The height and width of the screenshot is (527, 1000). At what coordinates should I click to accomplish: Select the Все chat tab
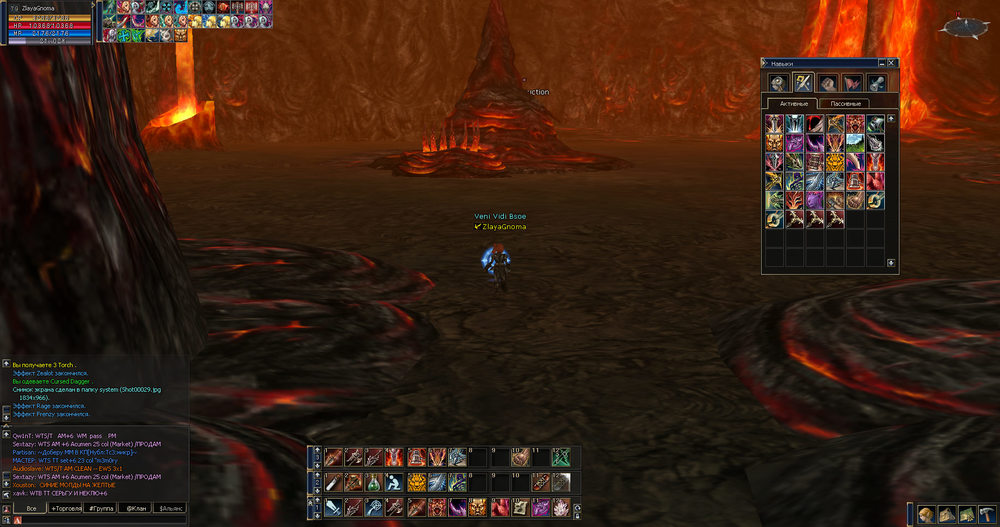point(31,509)
